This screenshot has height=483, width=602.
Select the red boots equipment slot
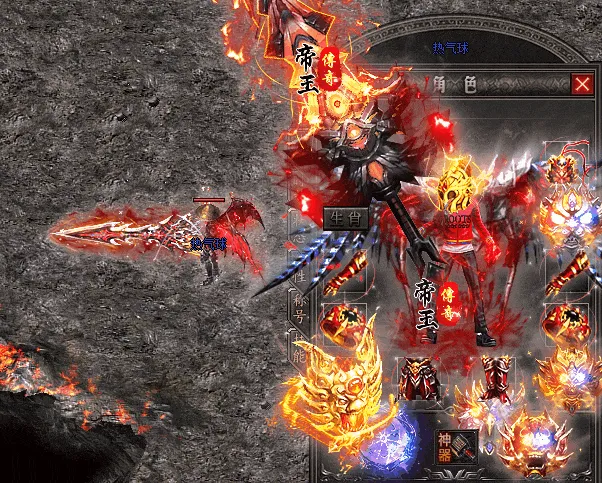tap(496, 378)
